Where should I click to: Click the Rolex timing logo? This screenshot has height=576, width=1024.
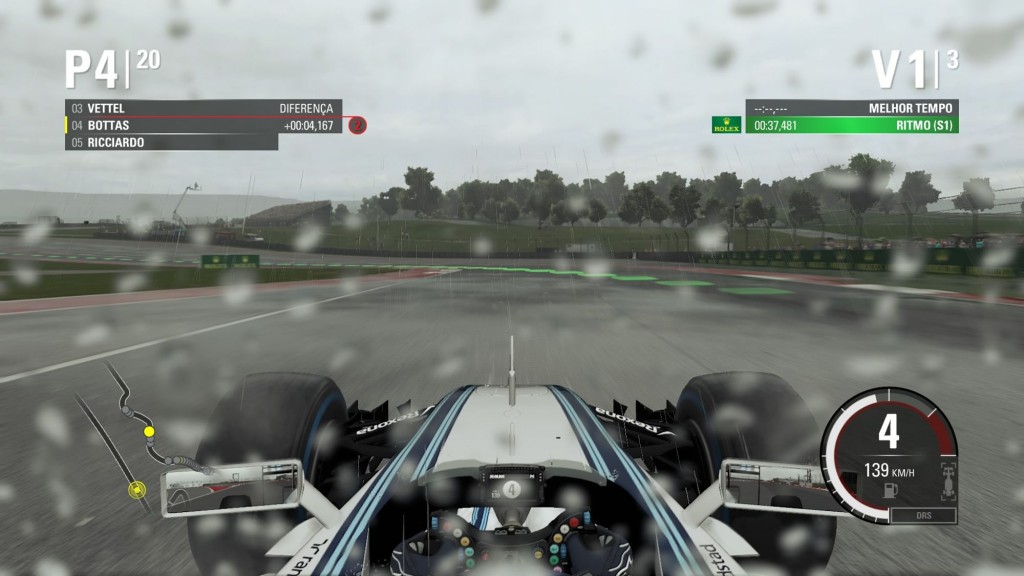726,125
